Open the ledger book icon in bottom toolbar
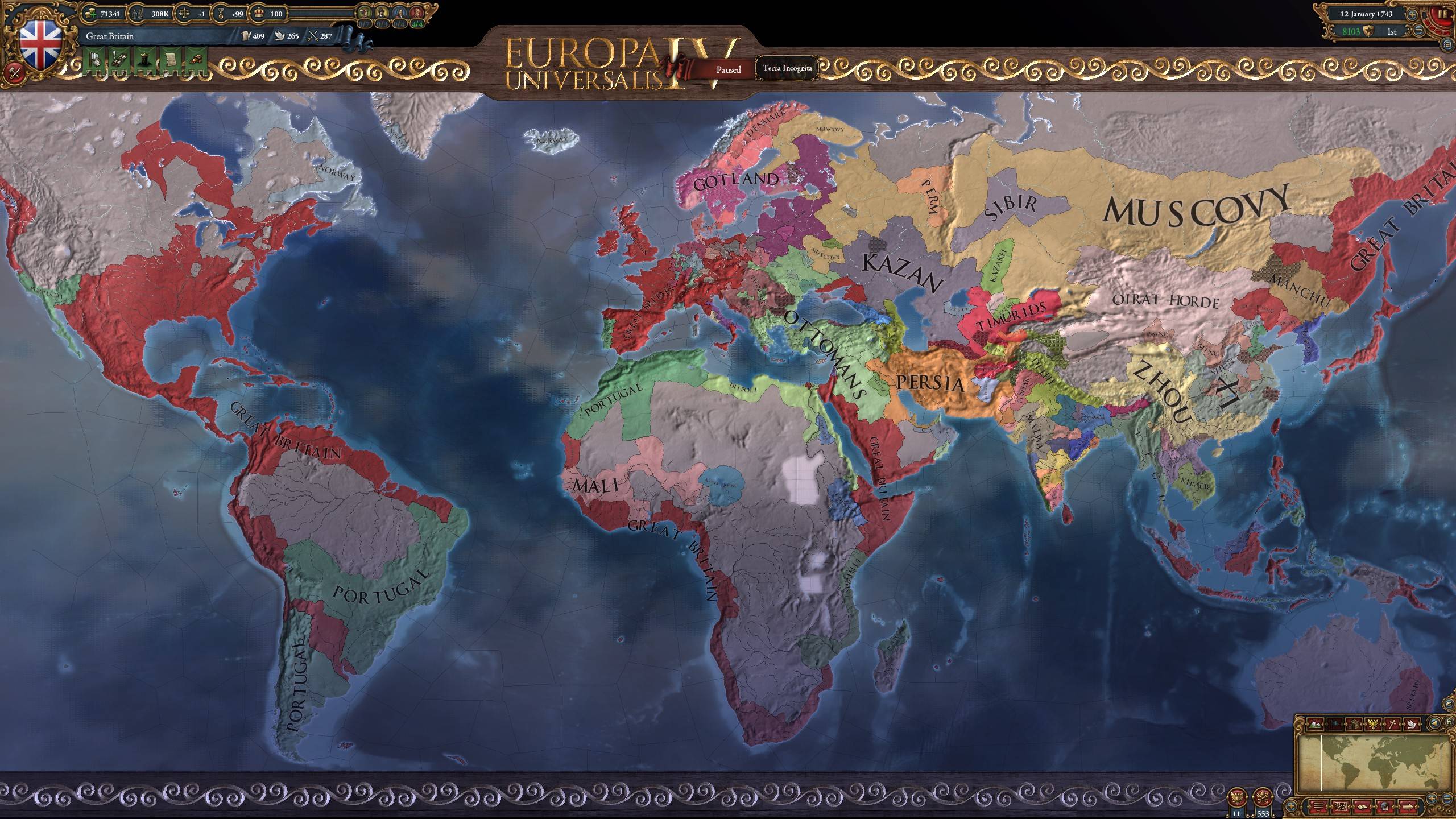1456x819 pixels. (1364, 808)
